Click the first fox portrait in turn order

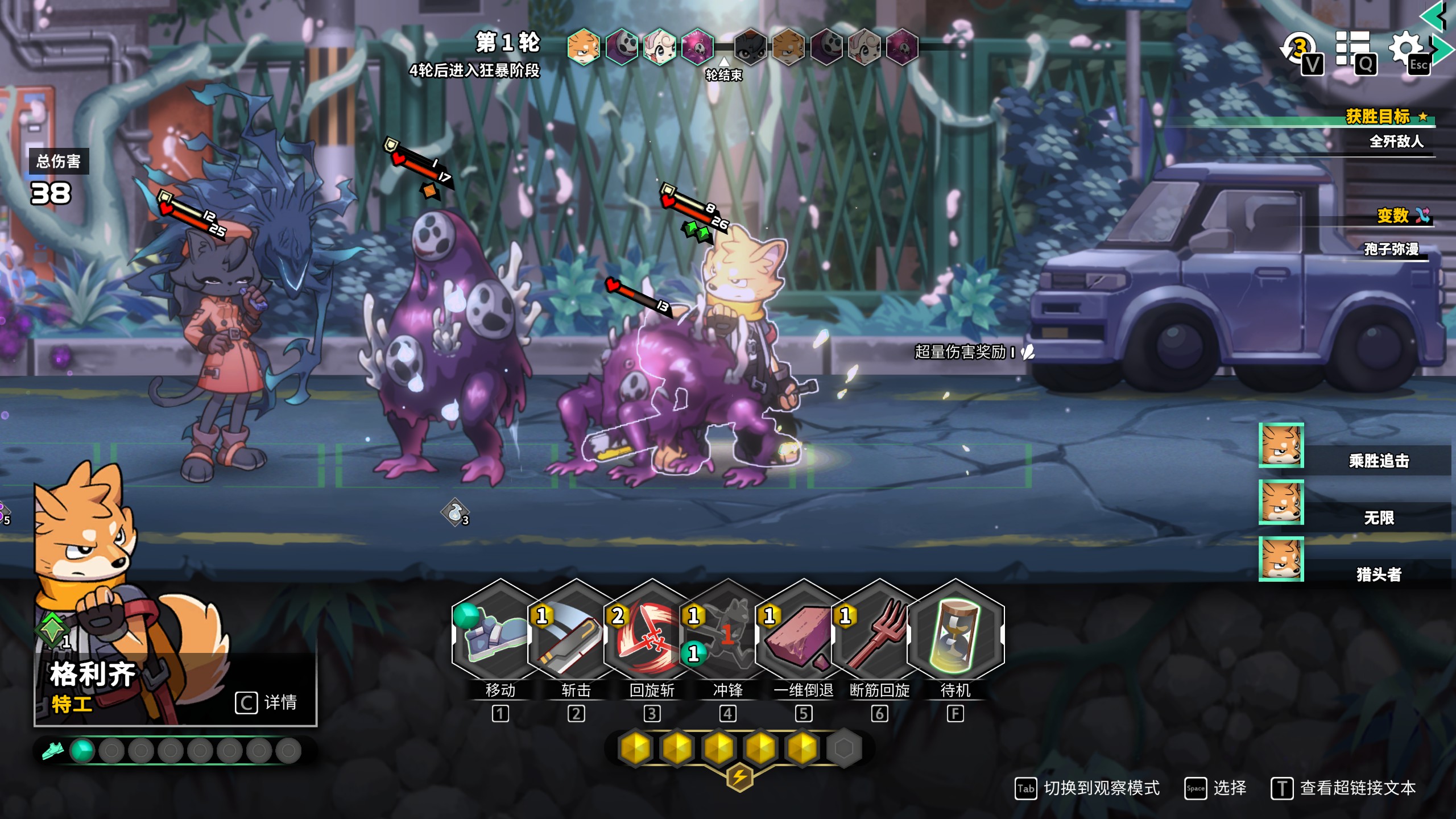pos(584,47)
